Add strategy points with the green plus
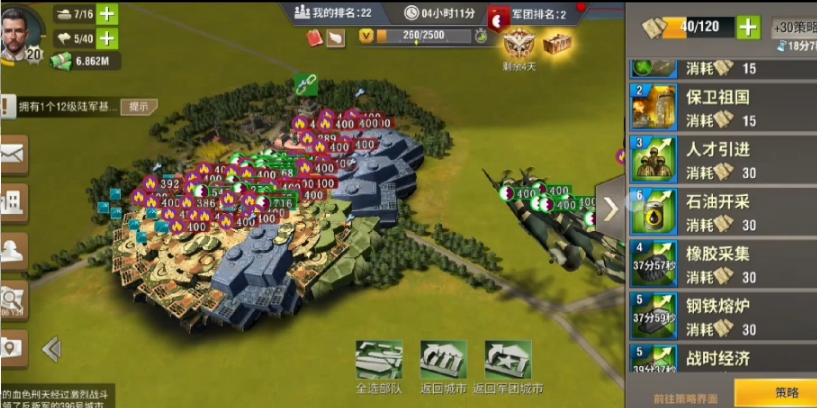The image size is (817, 408). pyautogui.click(x=748, y=27)
